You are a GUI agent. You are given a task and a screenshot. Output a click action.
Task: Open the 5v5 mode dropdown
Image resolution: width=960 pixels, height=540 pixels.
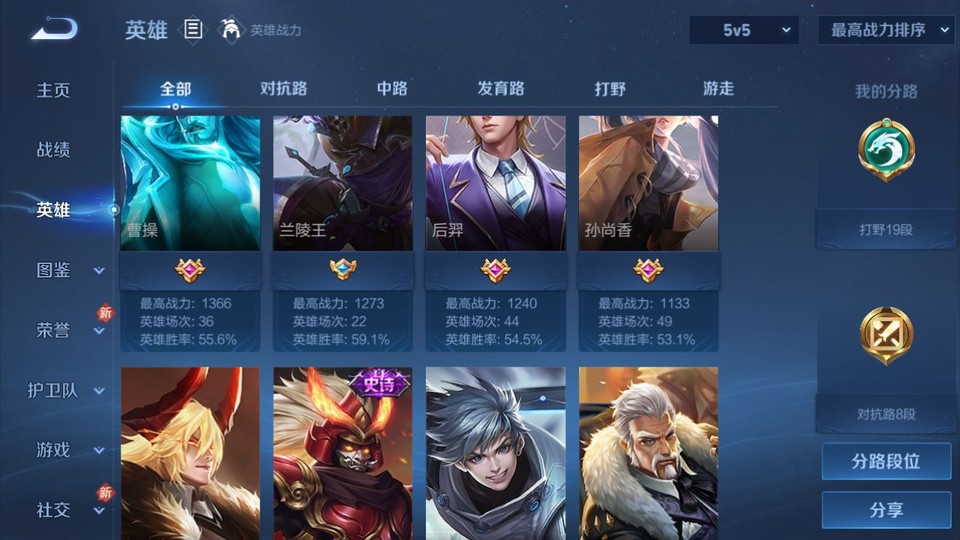coord(743,30)
